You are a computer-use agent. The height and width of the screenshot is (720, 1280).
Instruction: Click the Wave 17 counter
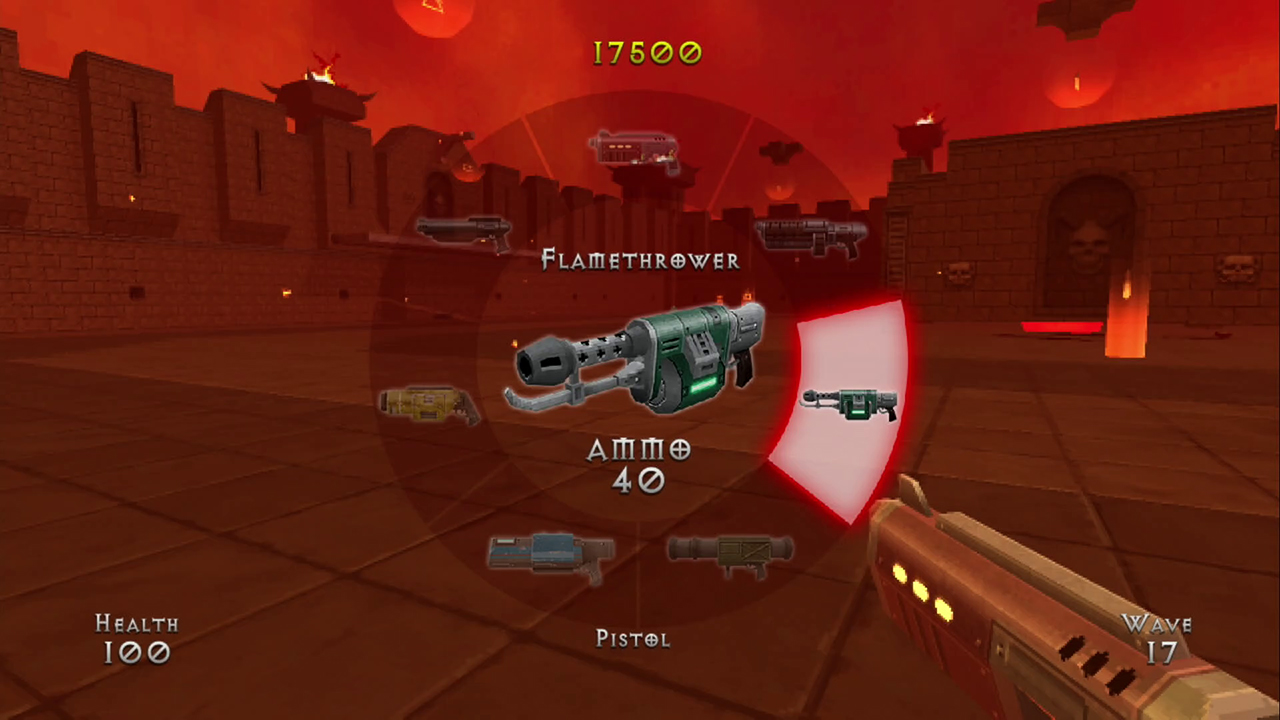tap(1158, 640)
